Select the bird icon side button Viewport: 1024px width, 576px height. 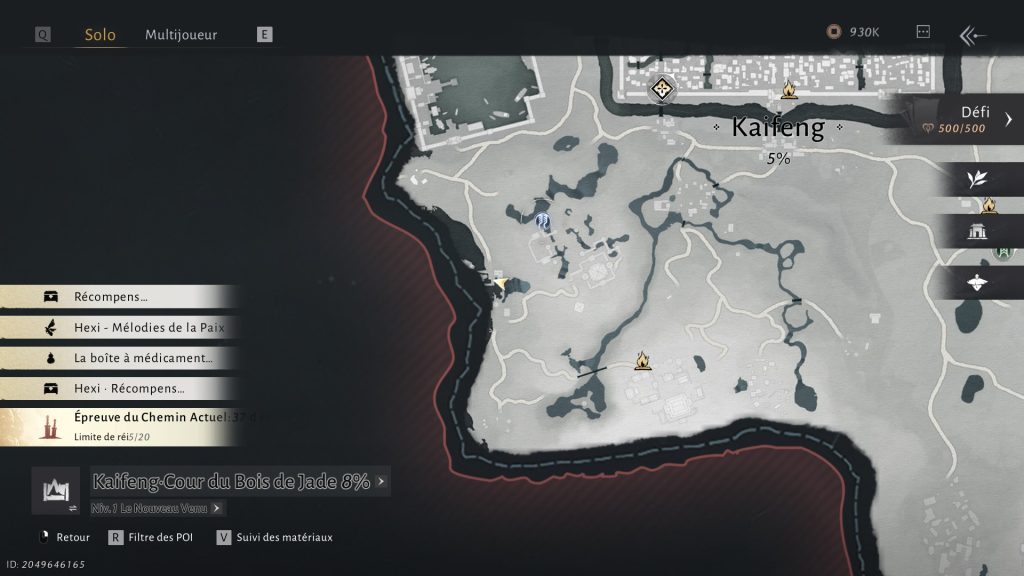click(977, 283)
